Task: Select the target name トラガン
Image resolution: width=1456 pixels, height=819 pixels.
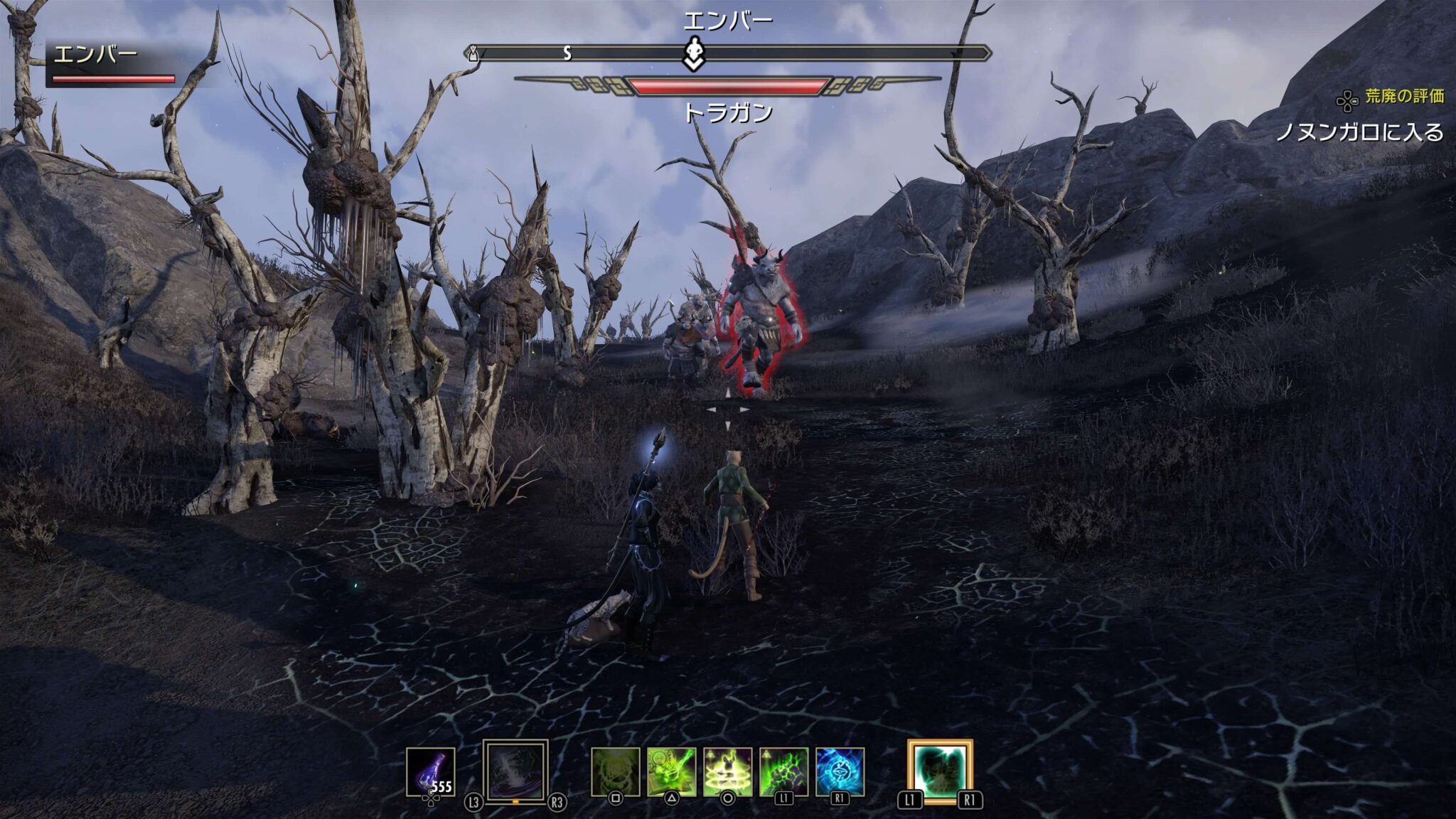Action: click(x=729, y=112)
